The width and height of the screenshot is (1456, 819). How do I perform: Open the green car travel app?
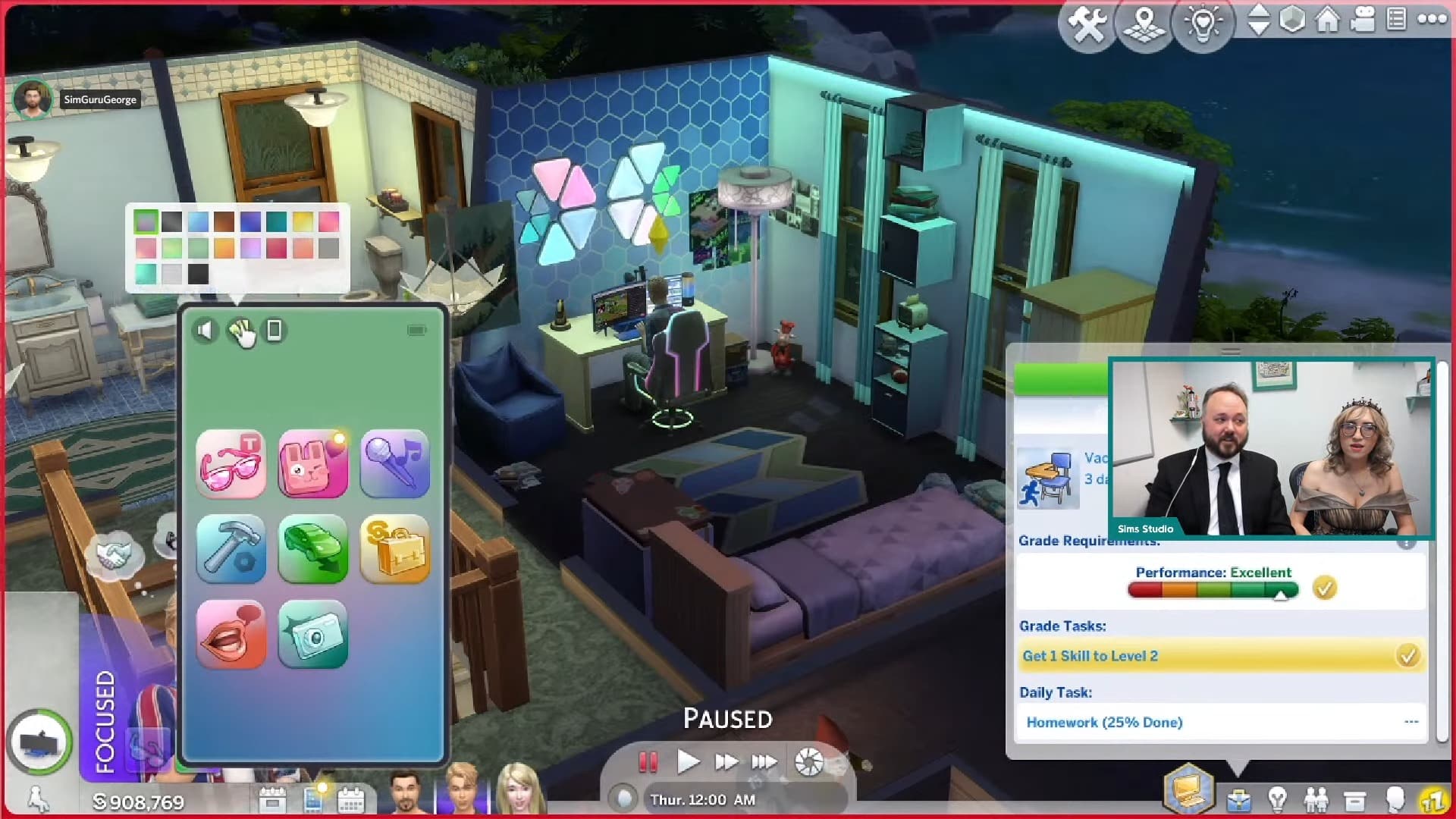coord(313,549)
